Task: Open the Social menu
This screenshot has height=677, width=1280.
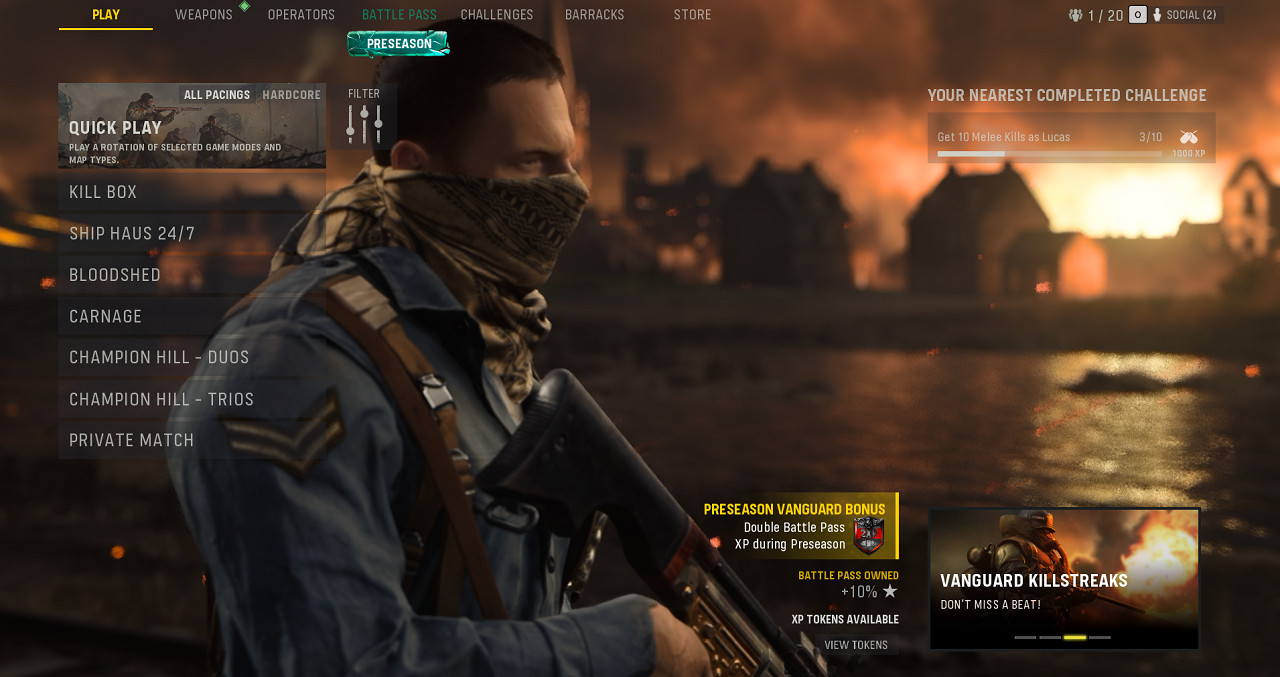Action: click(x=1189, y=15)
